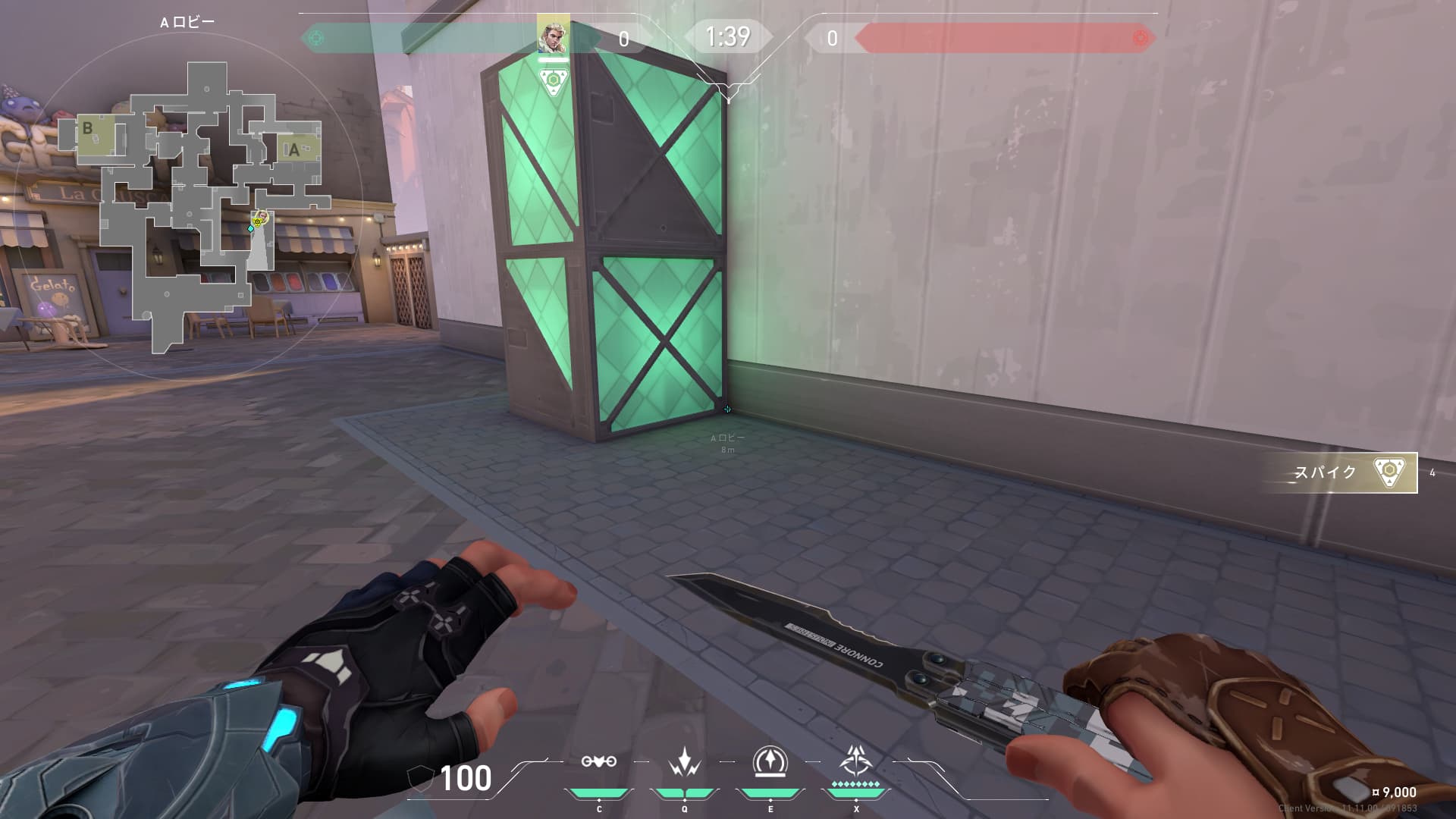
Task: Click the player agent portrait at top
Action: click(x=553, y=34)
